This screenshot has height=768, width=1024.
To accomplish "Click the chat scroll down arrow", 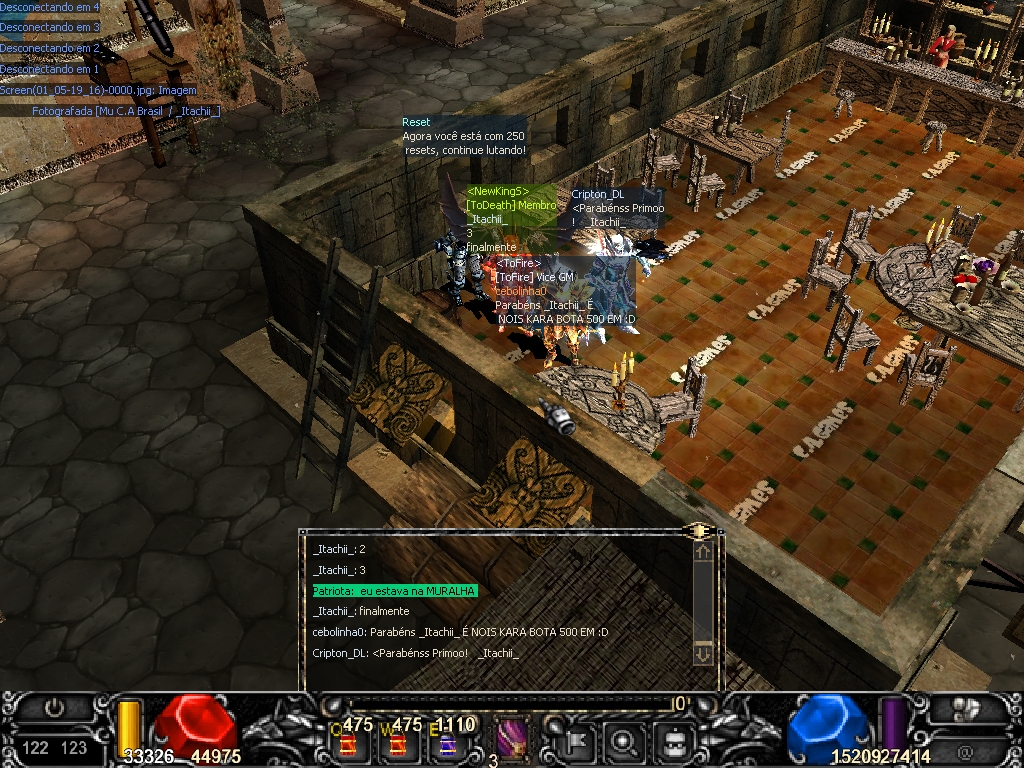I will click(703, 654).
